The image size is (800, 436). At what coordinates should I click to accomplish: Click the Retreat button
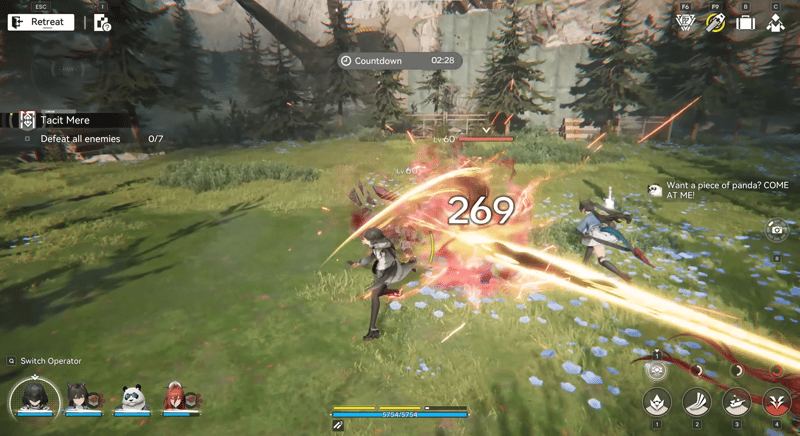(x=41, y=22)
